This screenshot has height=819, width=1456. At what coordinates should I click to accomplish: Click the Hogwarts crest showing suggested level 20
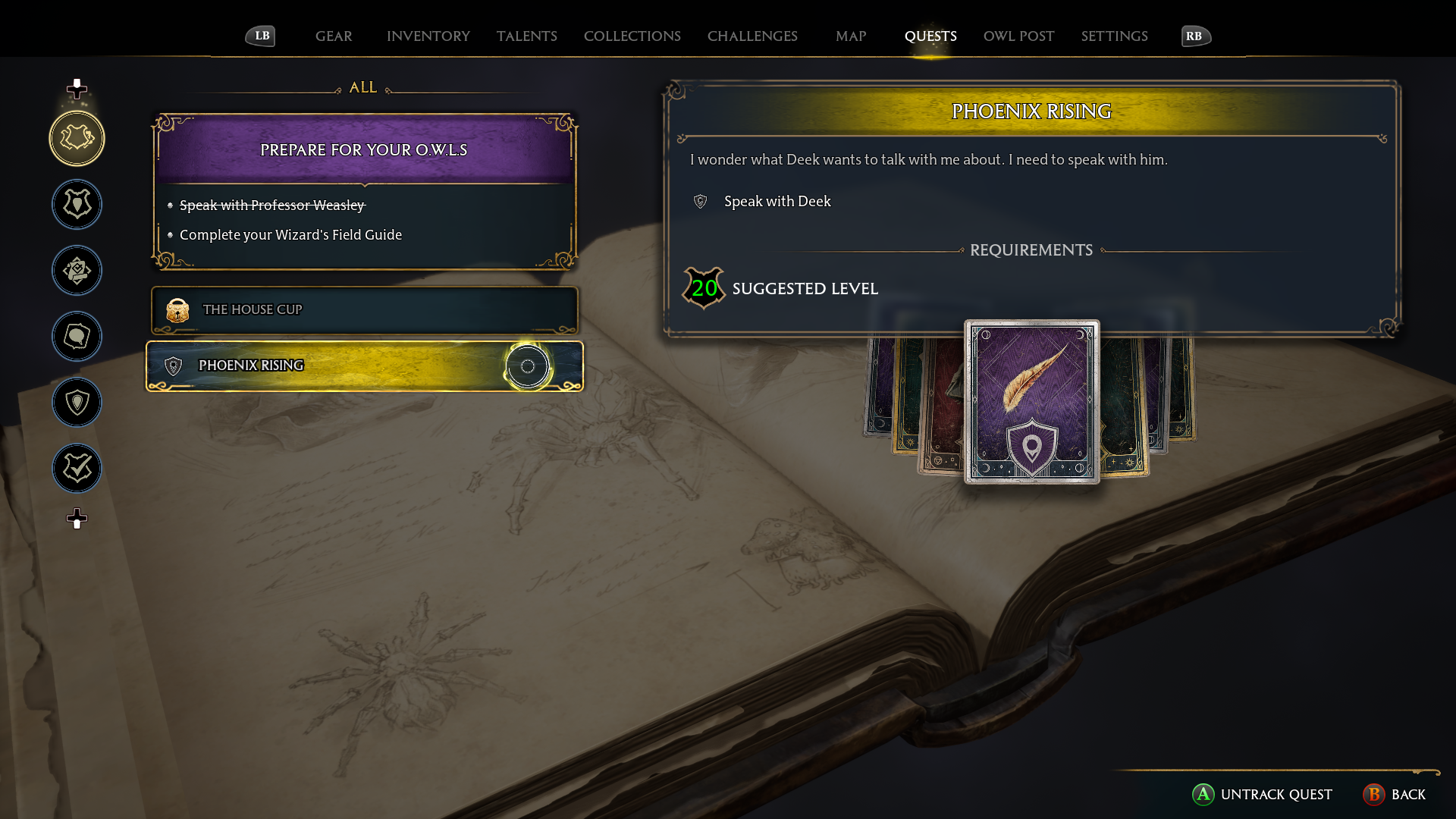click(x=703, y=288)
